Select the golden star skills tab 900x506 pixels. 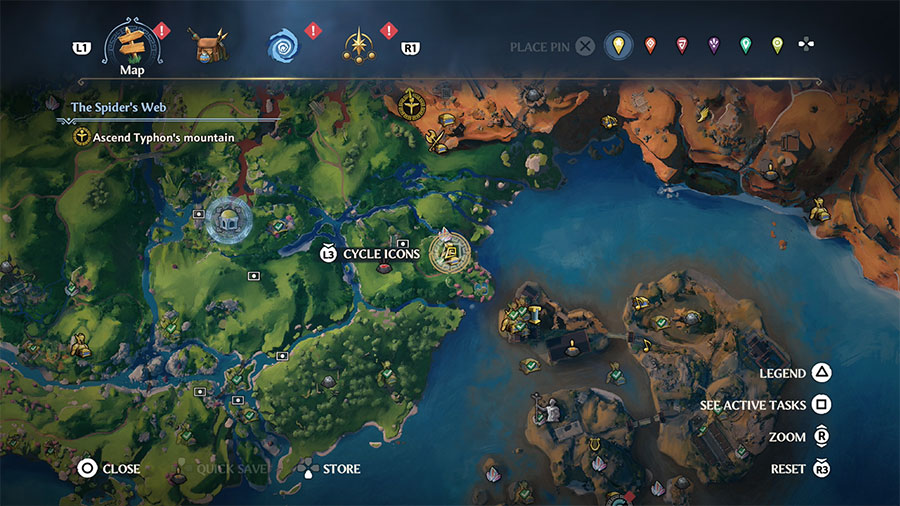(x=358, y=46)
